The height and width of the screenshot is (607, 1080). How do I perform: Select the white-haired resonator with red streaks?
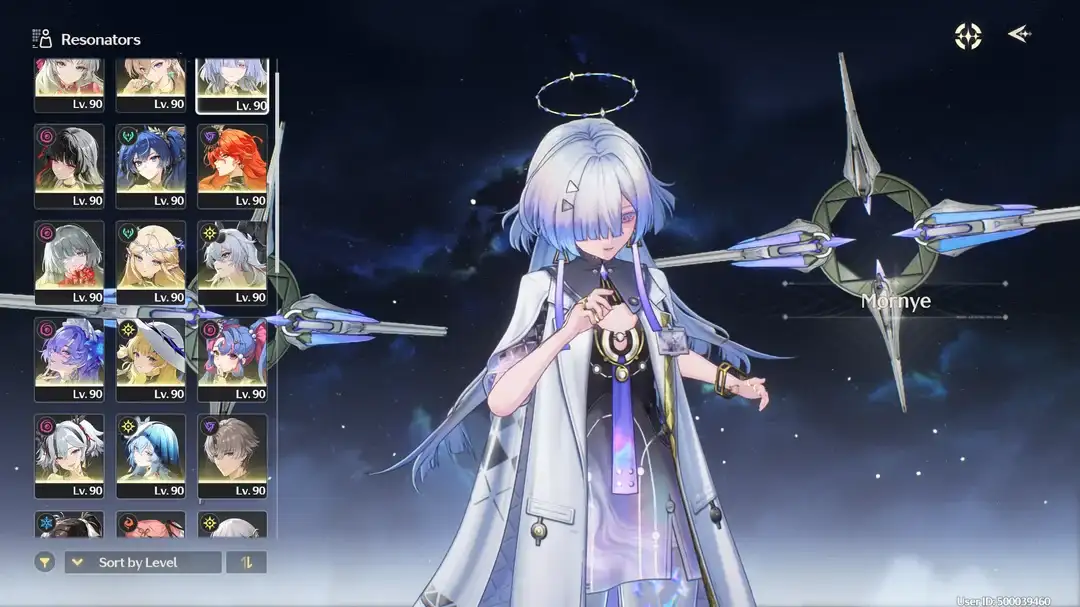[69, 455]
